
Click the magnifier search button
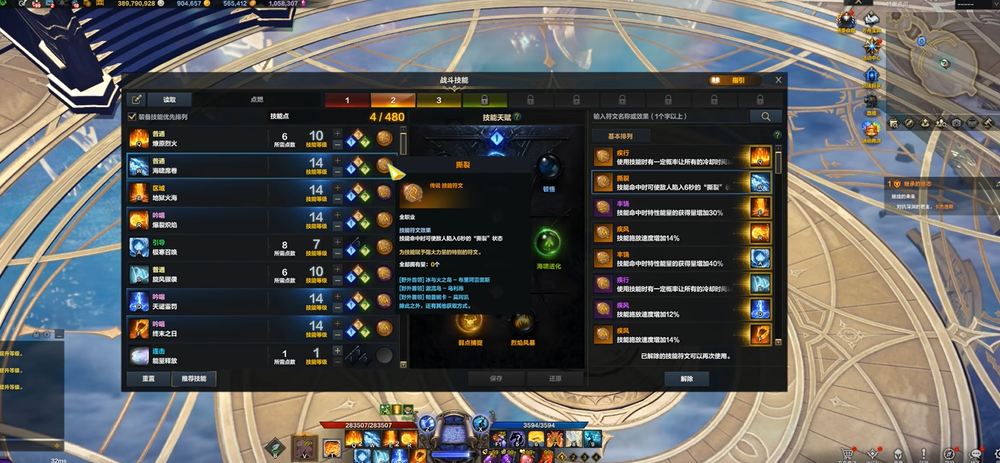click(x=766, y=117)
